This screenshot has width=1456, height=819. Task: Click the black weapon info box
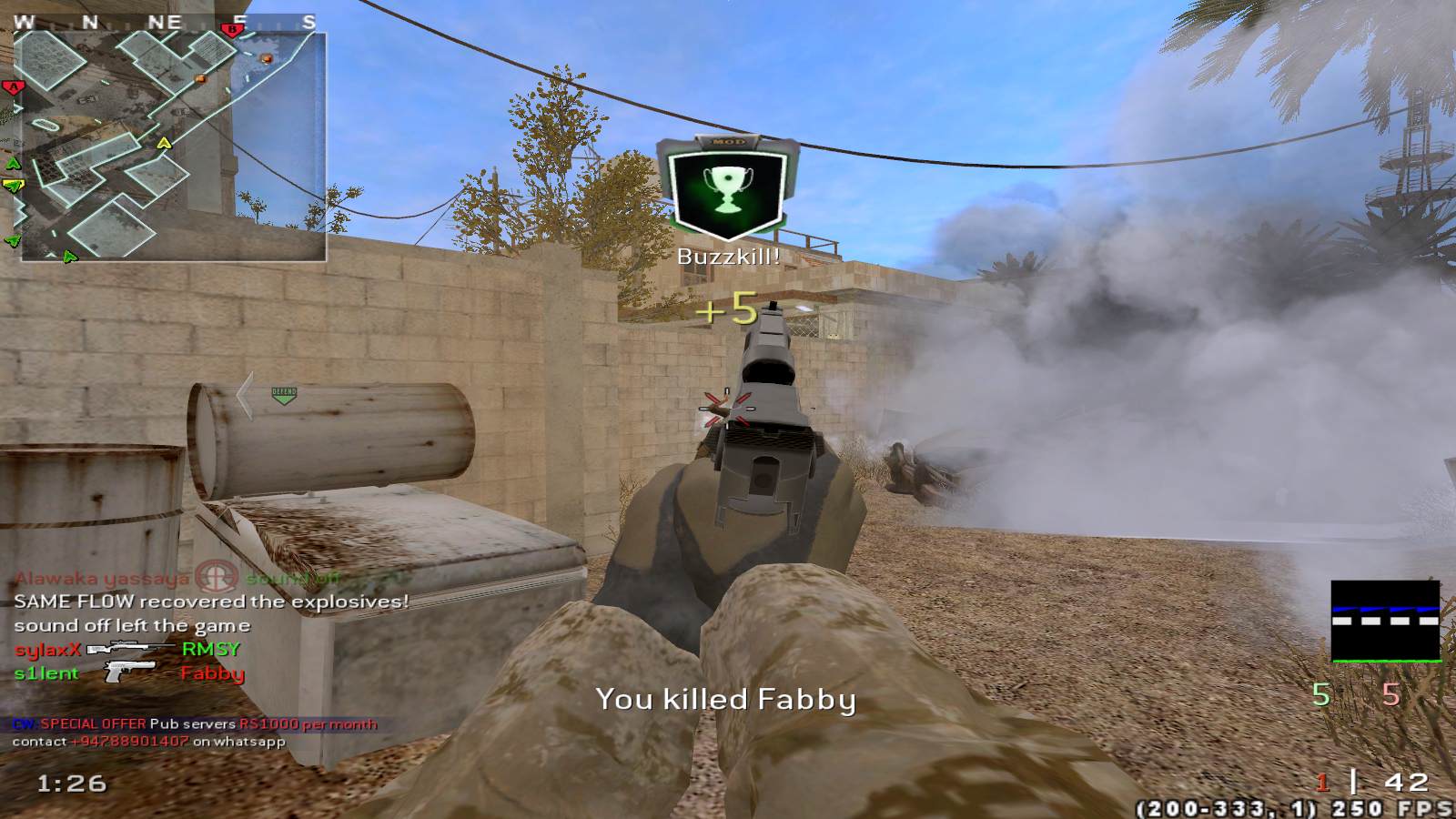click(x=1385, y=622)
